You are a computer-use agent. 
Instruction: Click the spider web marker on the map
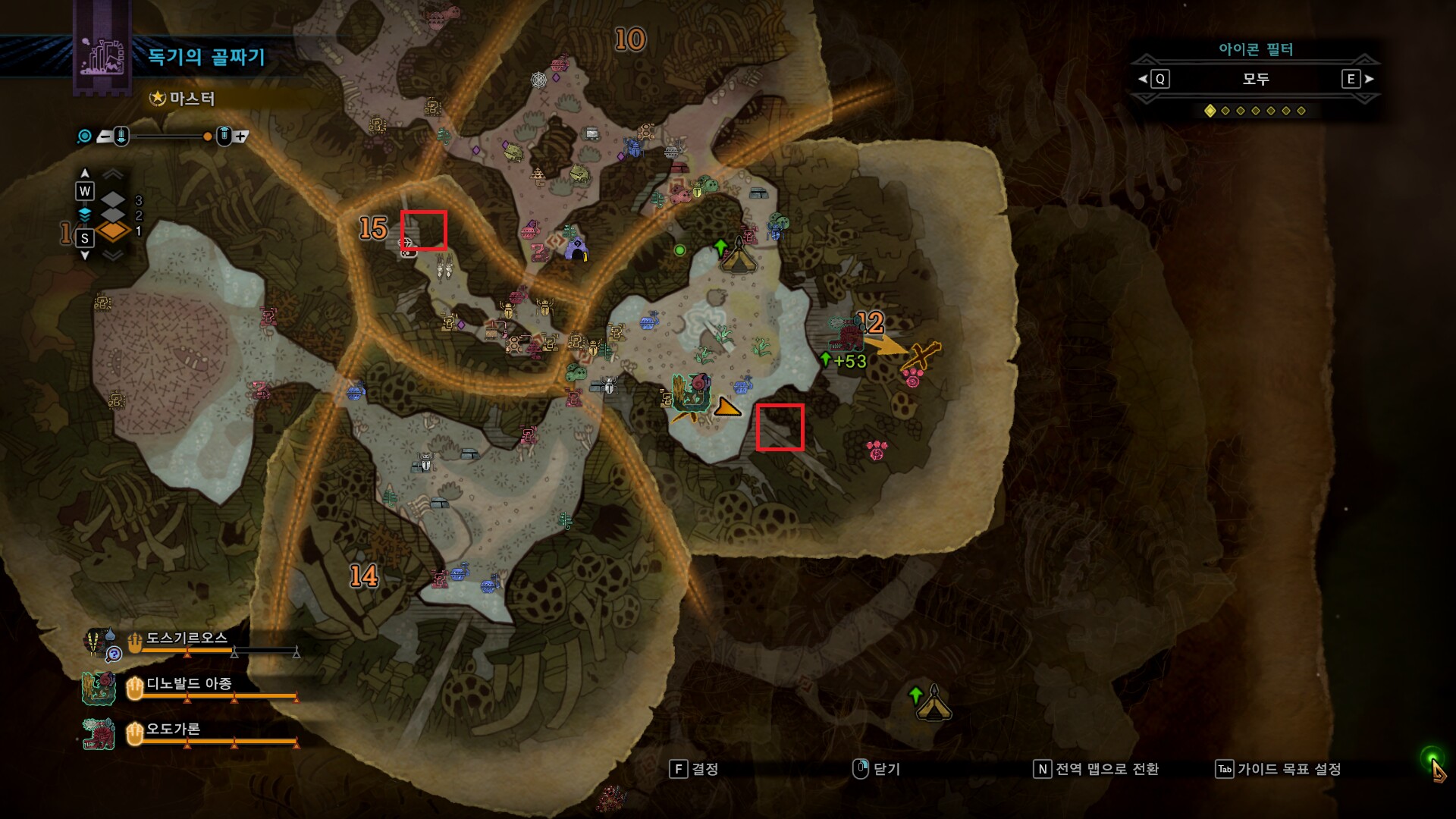pyautogui.click(x=538, y=80)
